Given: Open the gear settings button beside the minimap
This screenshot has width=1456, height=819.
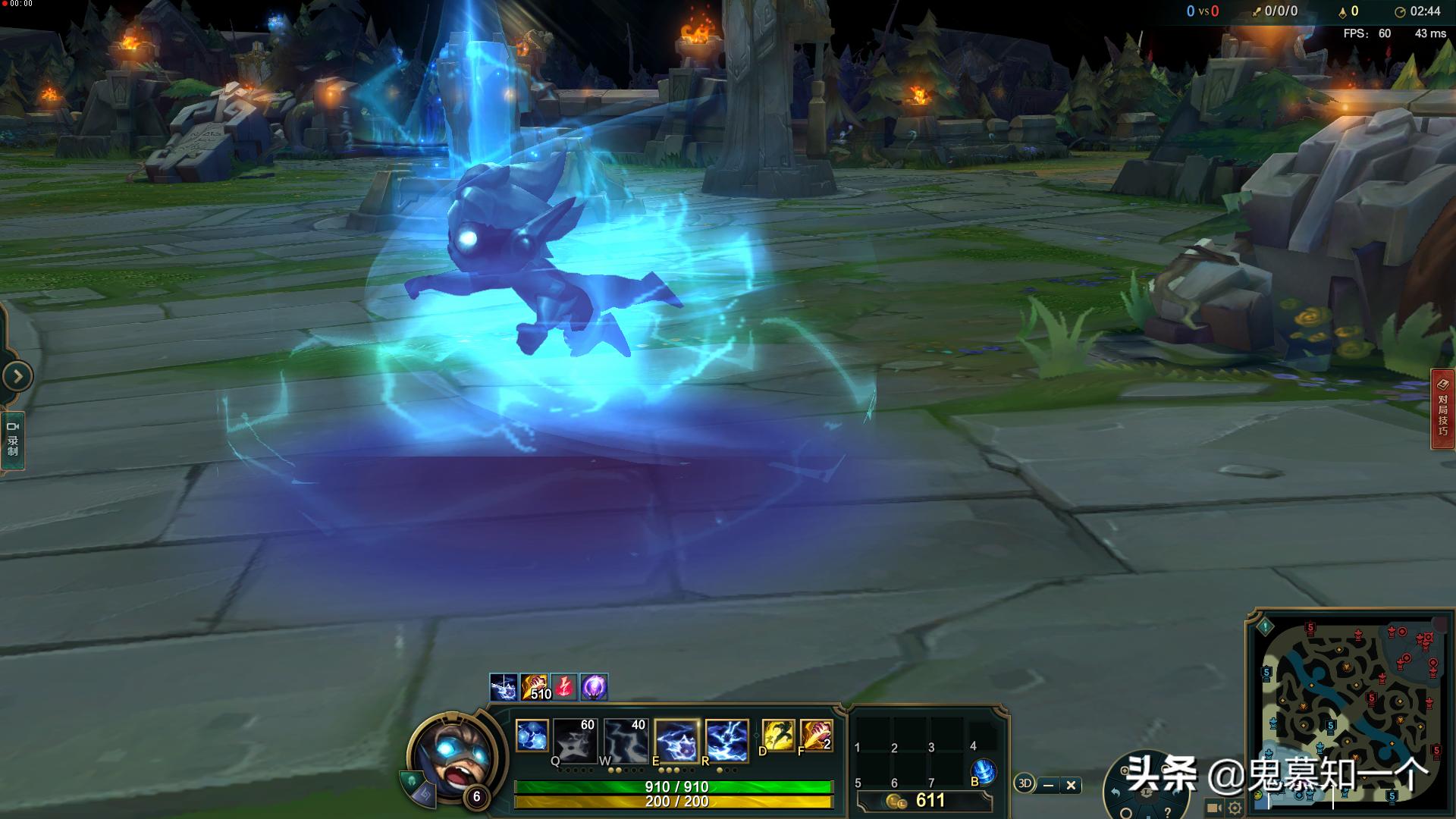Looking at the screenshot, I should (1235, 808).
